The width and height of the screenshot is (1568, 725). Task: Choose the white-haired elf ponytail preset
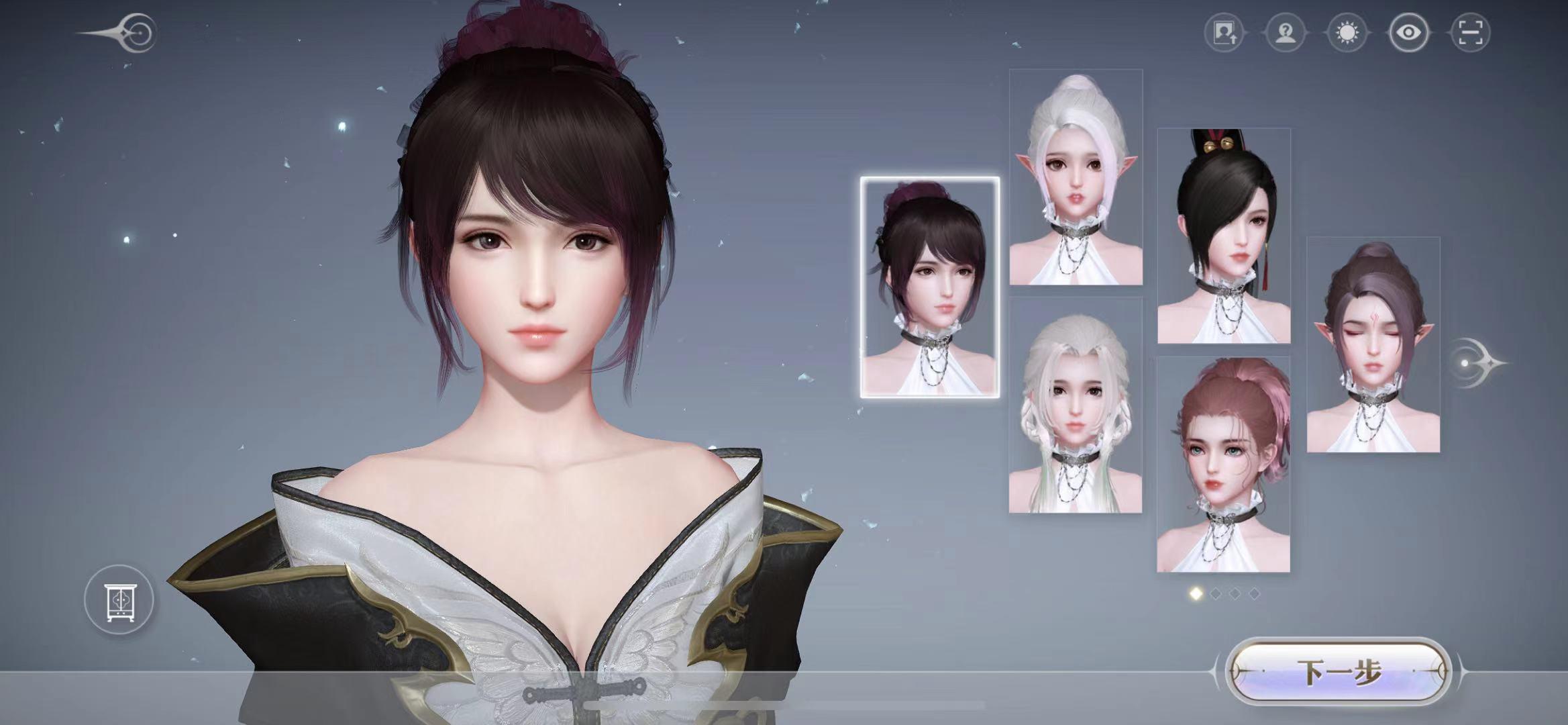pos(1076,177)
